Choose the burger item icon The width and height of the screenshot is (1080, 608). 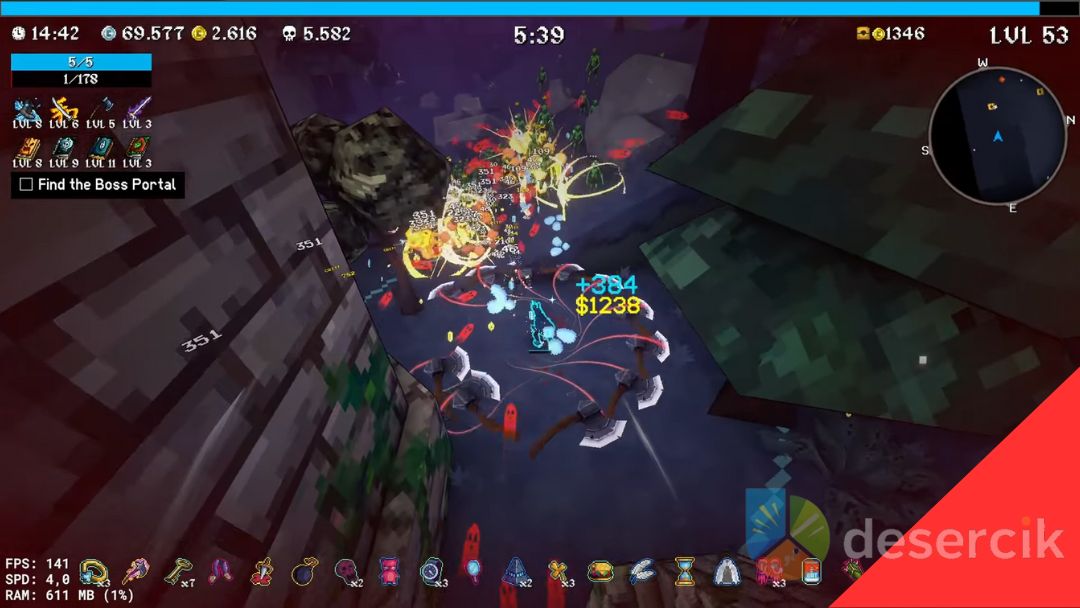(x=599, y=572)
